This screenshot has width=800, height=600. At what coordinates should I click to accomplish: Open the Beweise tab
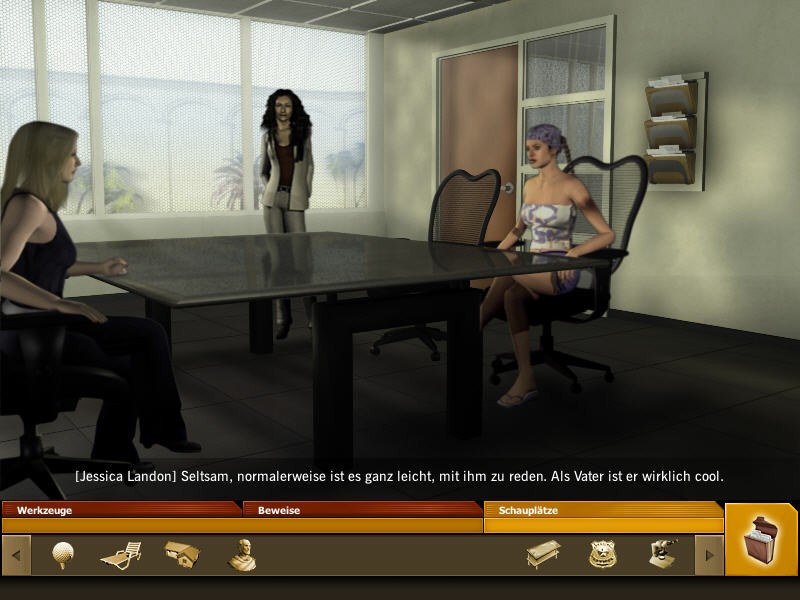362,510
